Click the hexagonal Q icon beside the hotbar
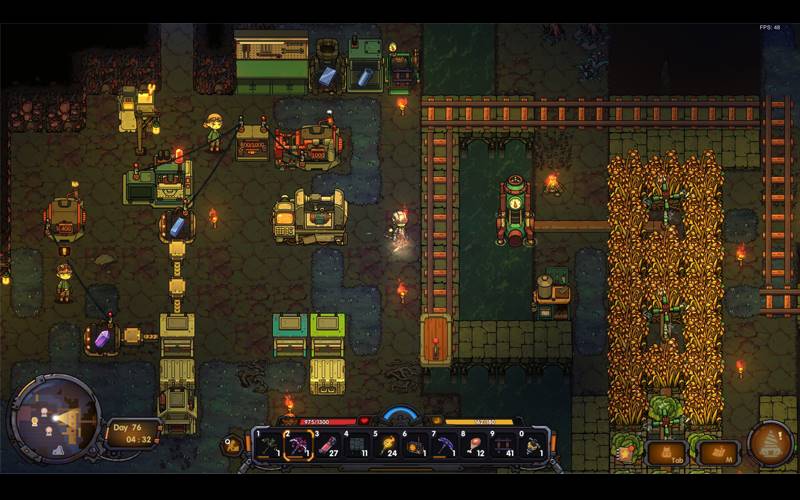Image resolution: width=800 pixels, height=500 pixels. coord(232,443)
